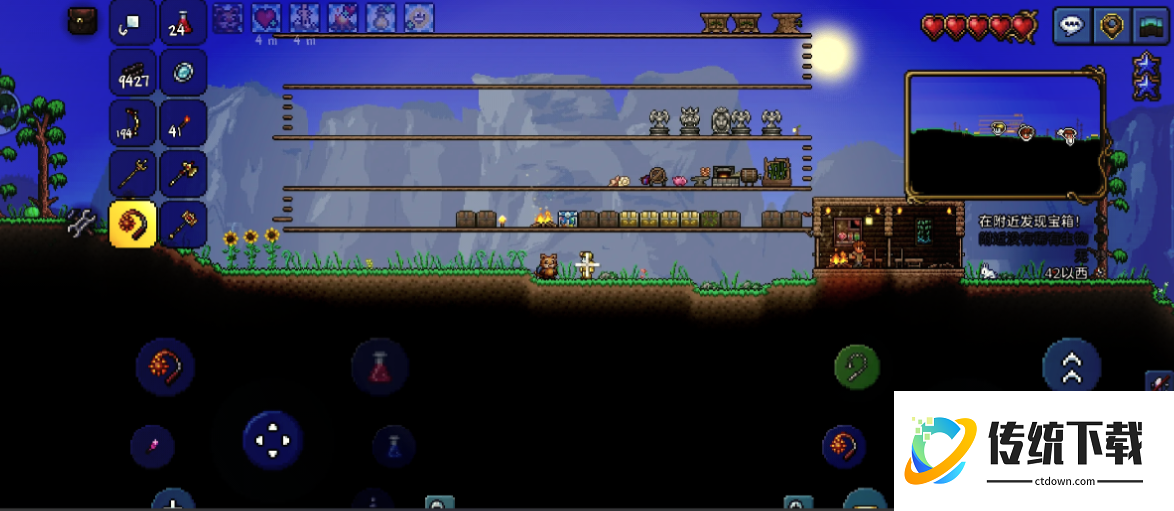This screenshot has width=1174, height=511.
Task: Tap the jump button with double up arrows
Action: pyautogui.click(x=1071, y=367)
